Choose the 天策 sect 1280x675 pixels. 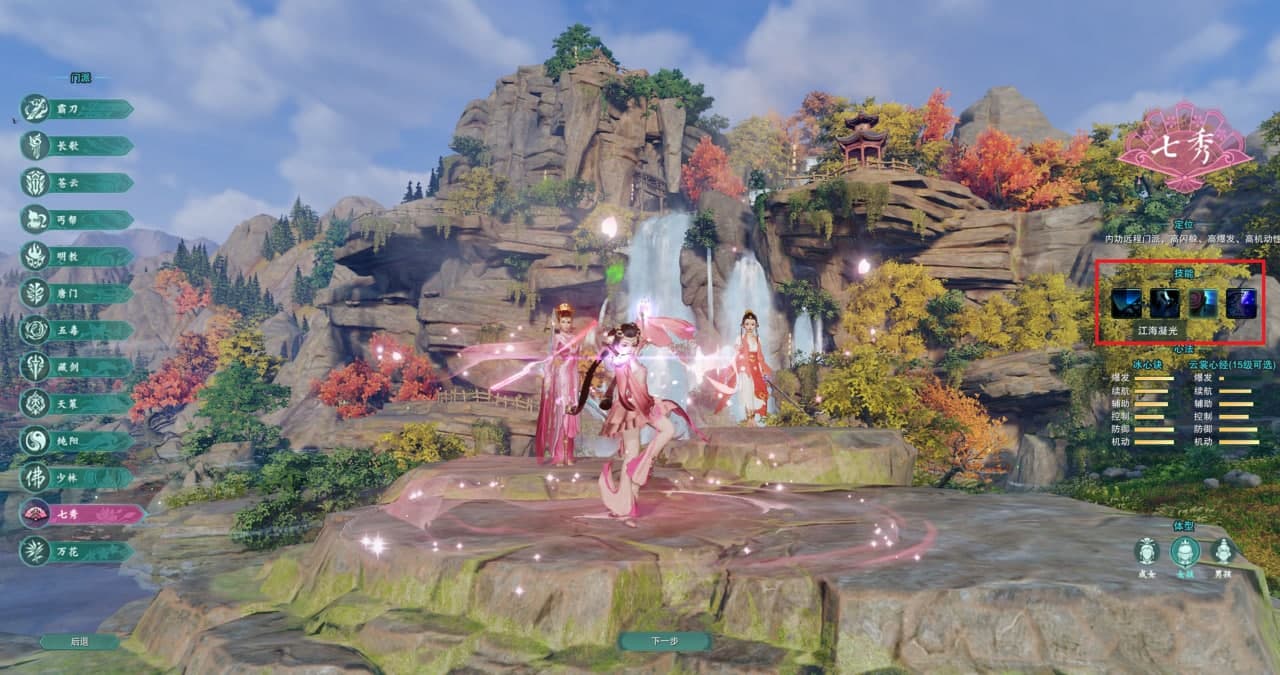tap(78, 404)
